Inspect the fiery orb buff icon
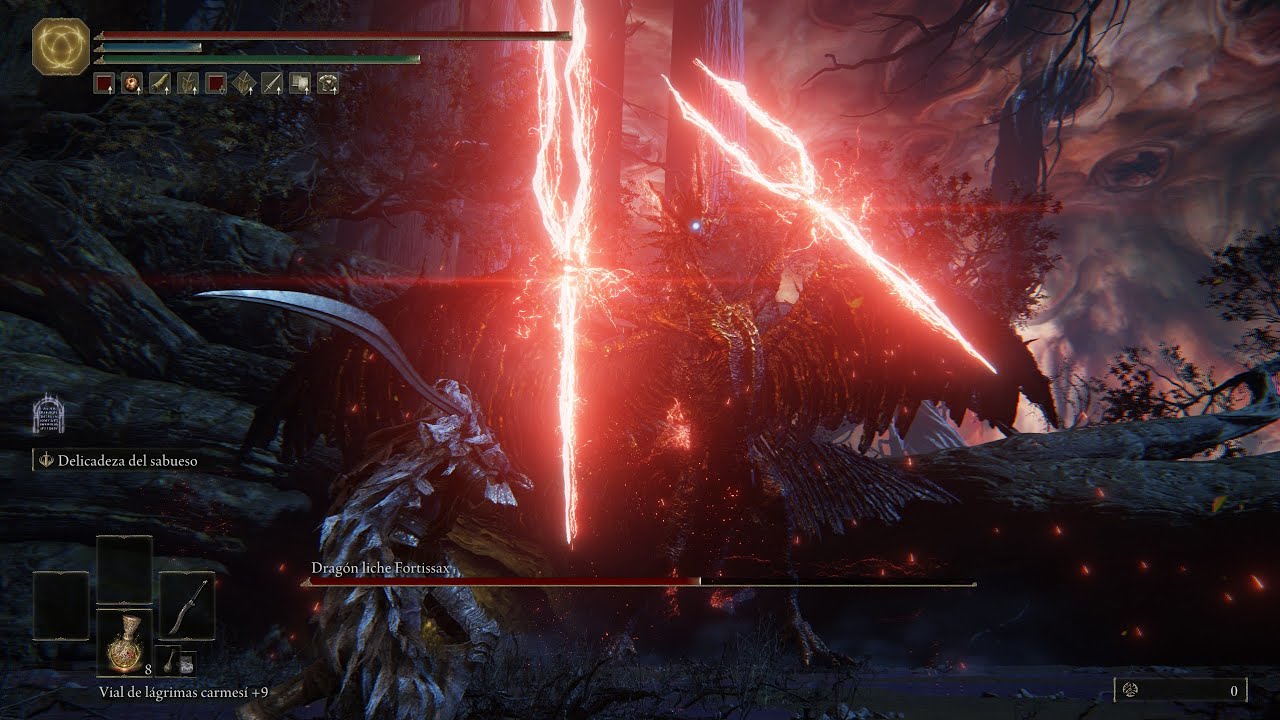1280x720 pixels. 131,84
